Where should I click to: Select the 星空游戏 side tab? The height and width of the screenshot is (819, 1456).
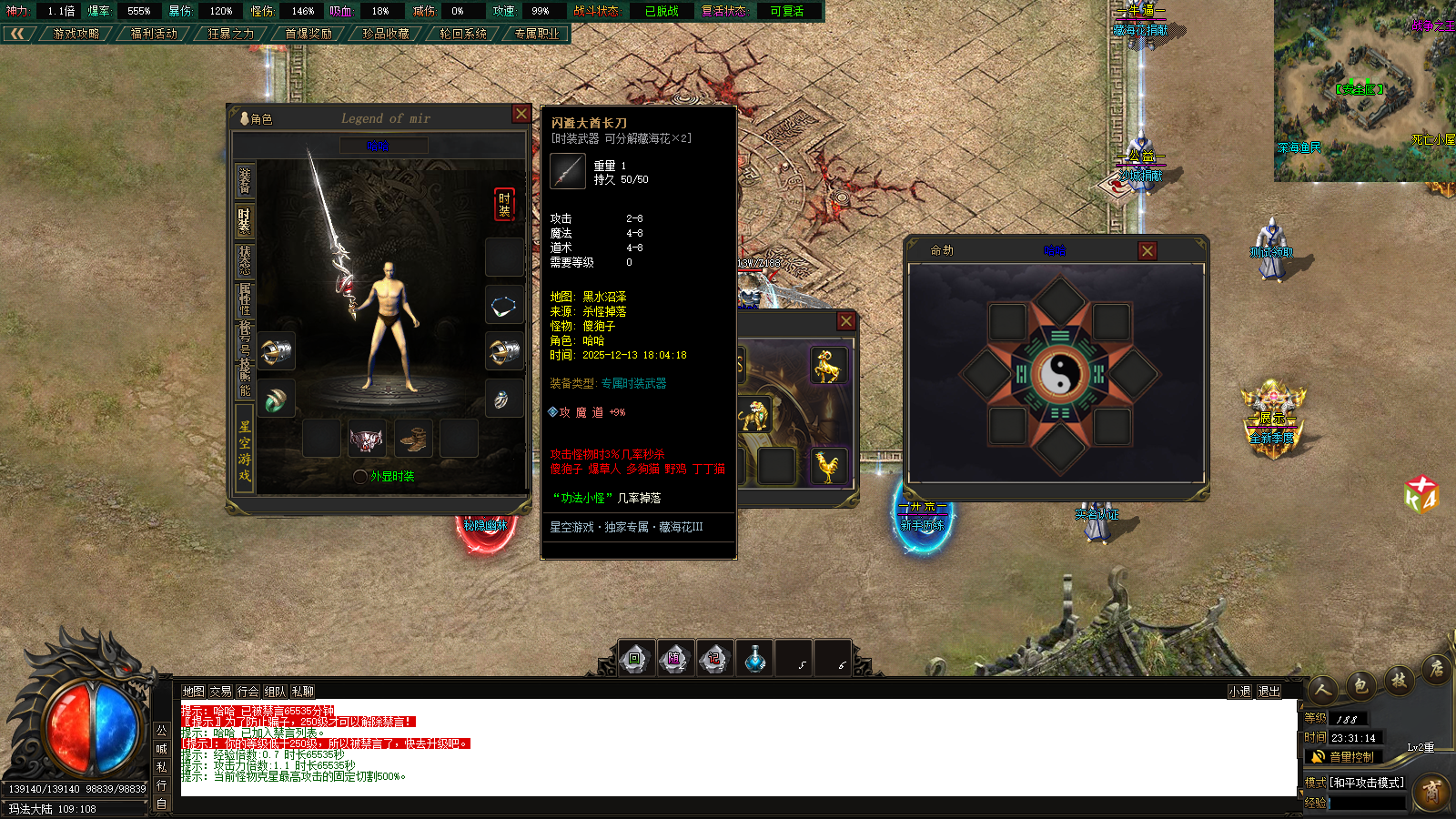click(x=244, y=450)
